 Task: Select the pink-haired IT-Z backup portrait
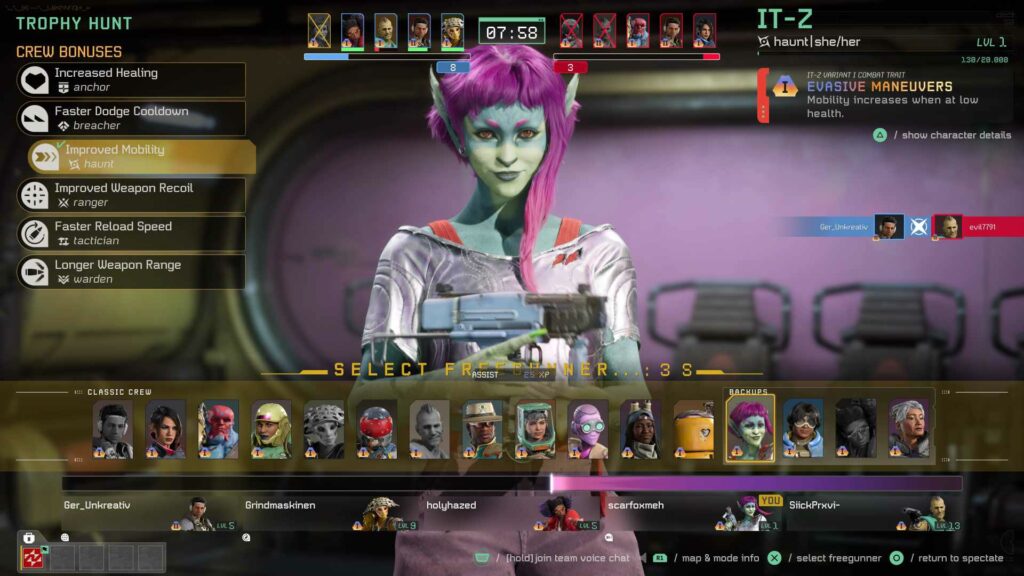click(750, 429)
